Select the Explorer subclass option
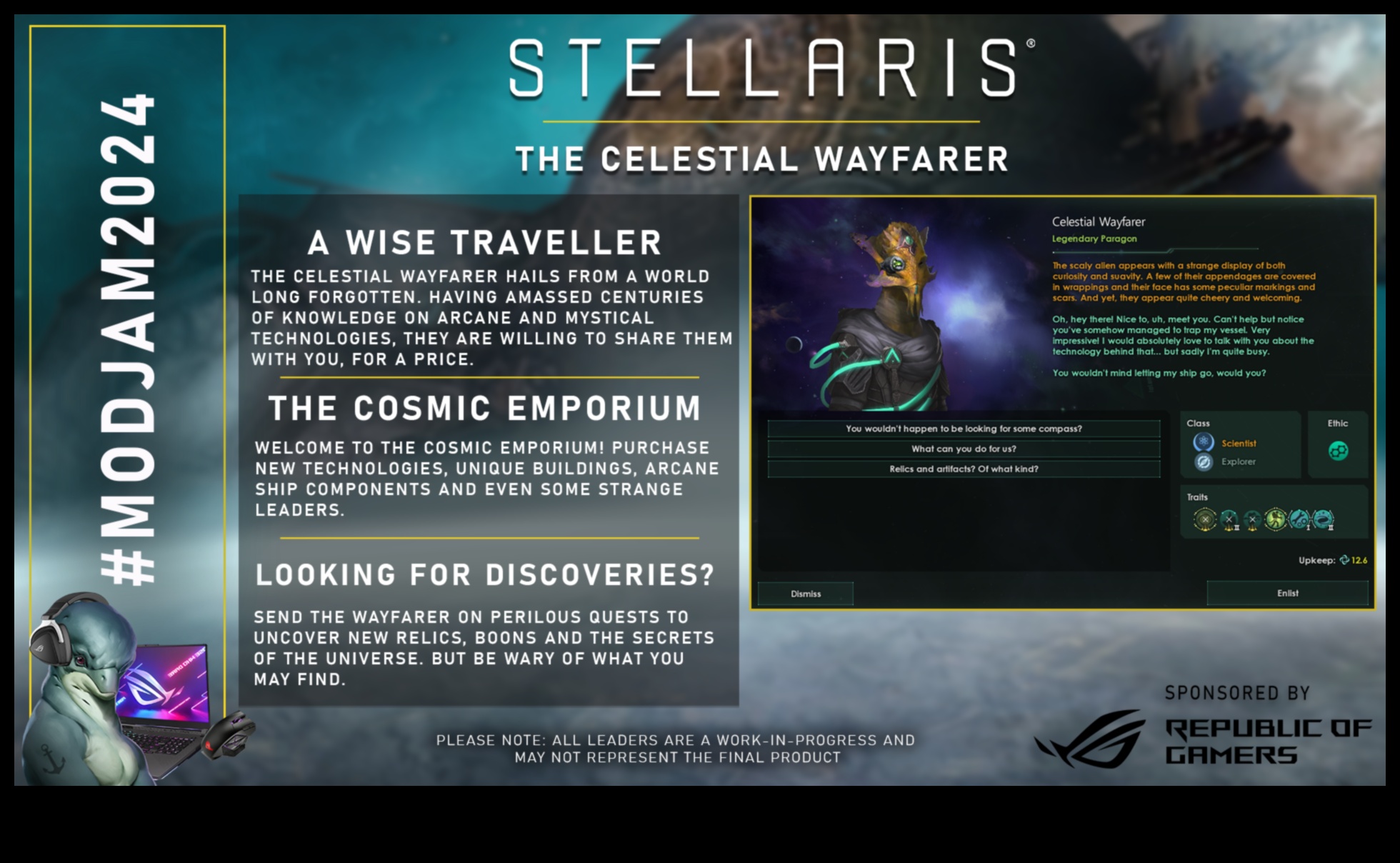The height and width of the screenshot is (863, 1400). [x=1238, y=462]
